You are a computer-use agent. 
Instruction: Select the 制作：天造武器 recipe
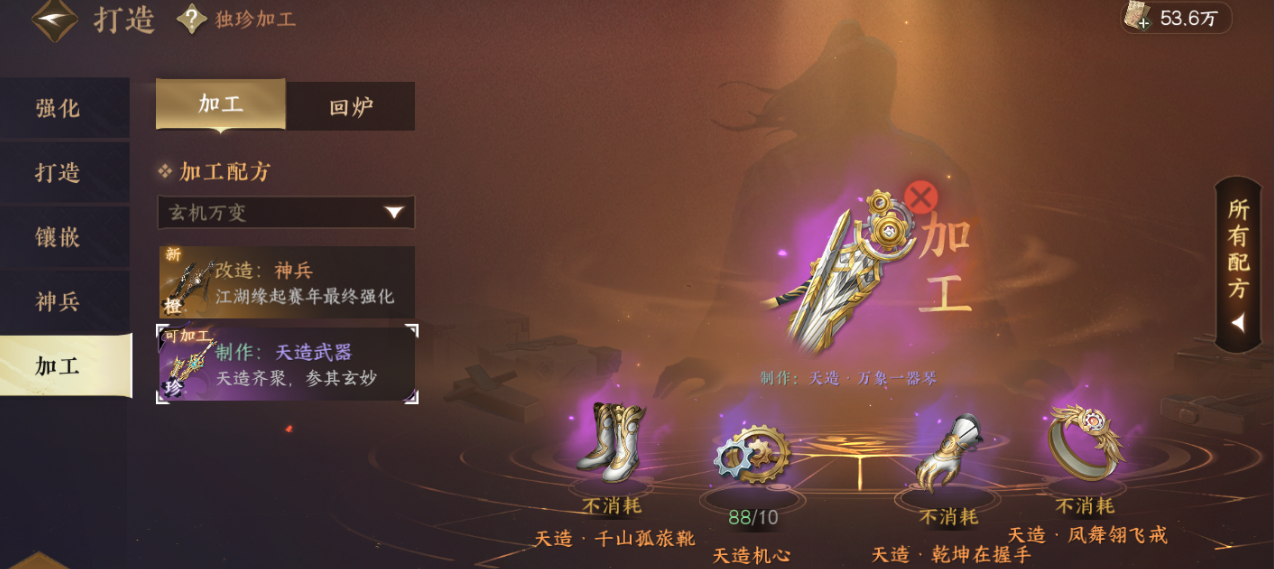click(x=286, y=363)
